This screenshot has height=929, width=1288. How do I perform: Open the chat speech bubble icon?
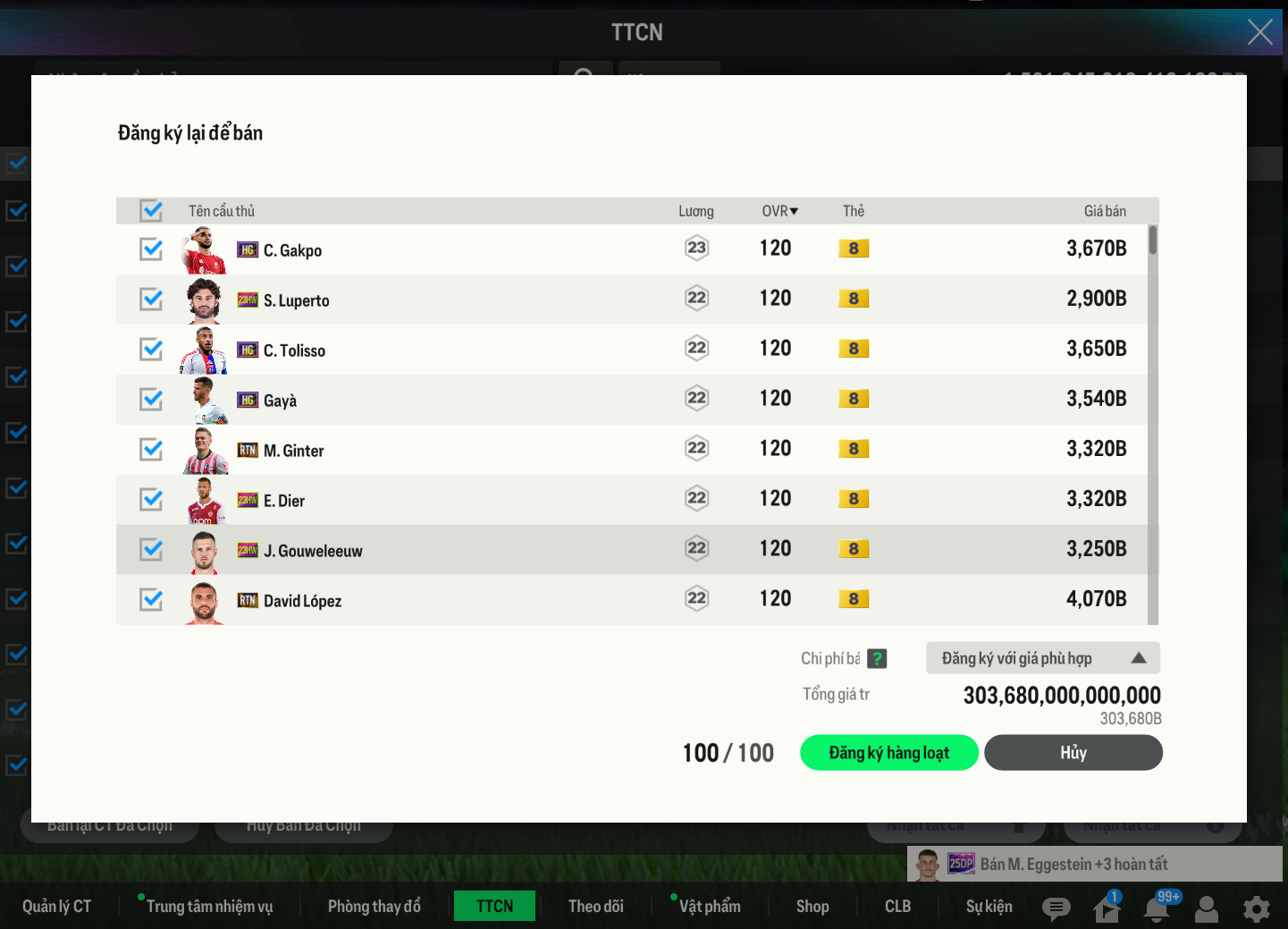(1056, 909)
